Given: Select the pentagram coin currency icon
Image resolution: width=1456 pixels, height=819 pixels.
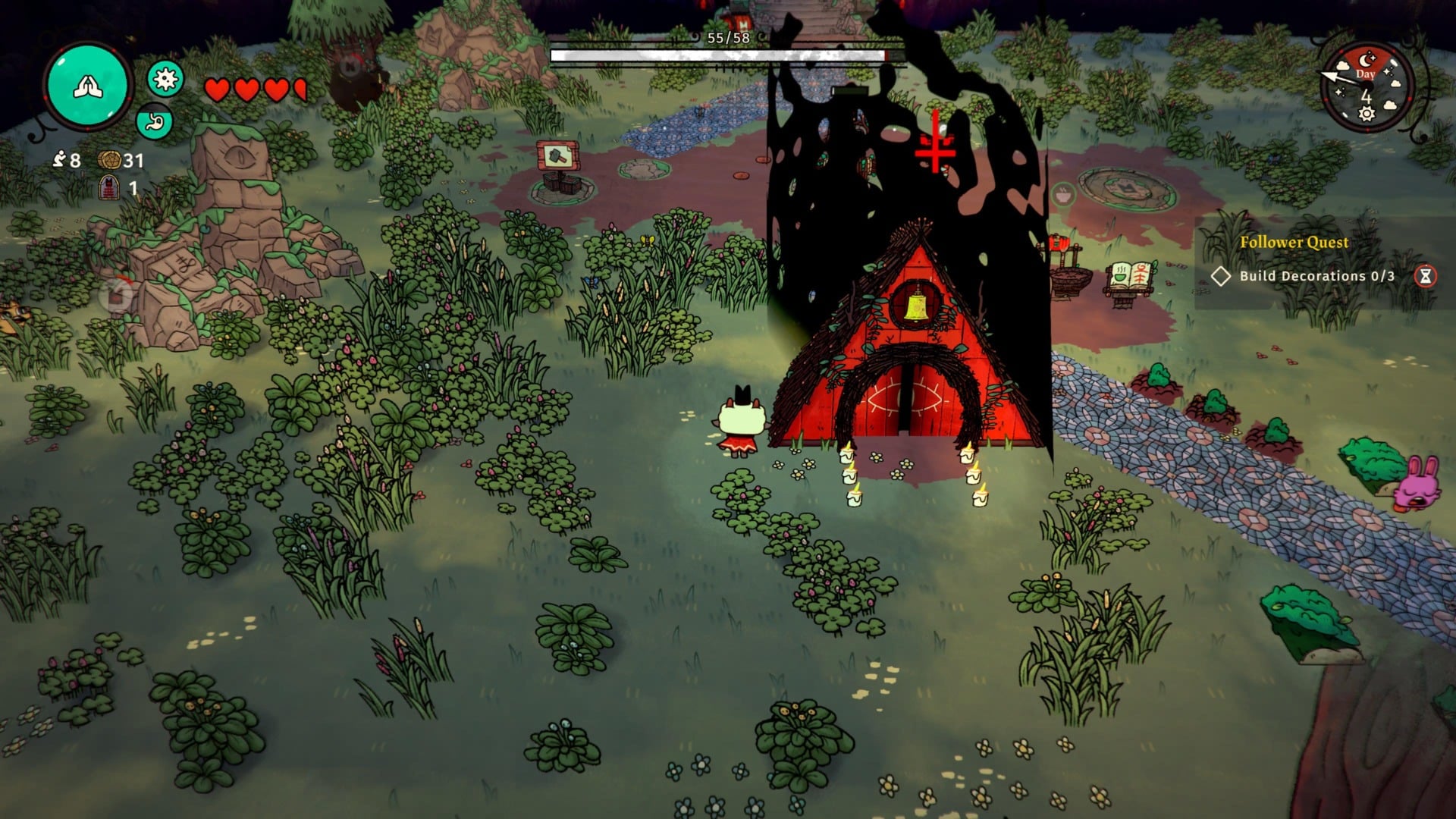Looking at the screenshot, I should (x=110, y=162).
